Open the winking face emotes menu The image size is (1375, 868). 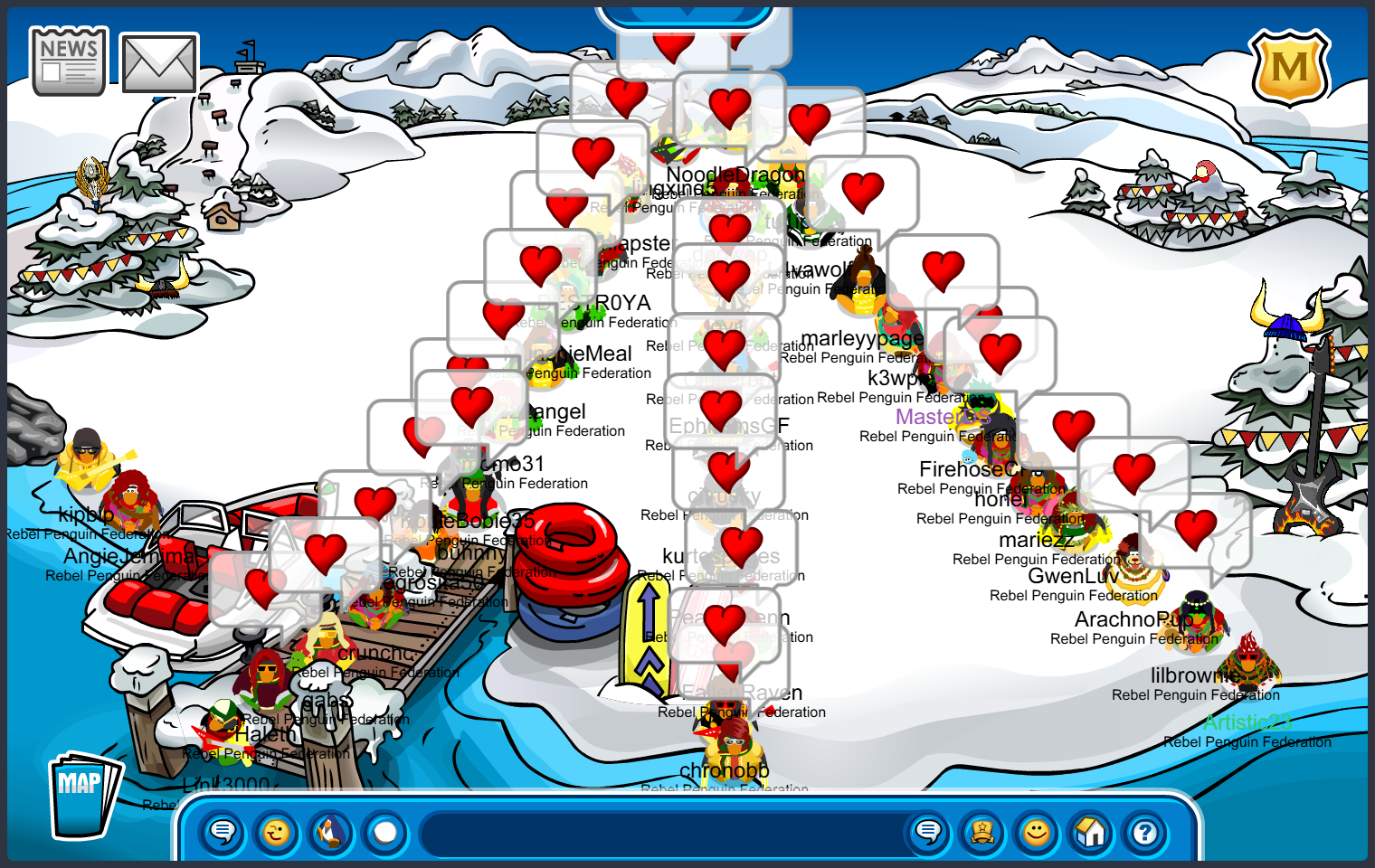(277, 832)
